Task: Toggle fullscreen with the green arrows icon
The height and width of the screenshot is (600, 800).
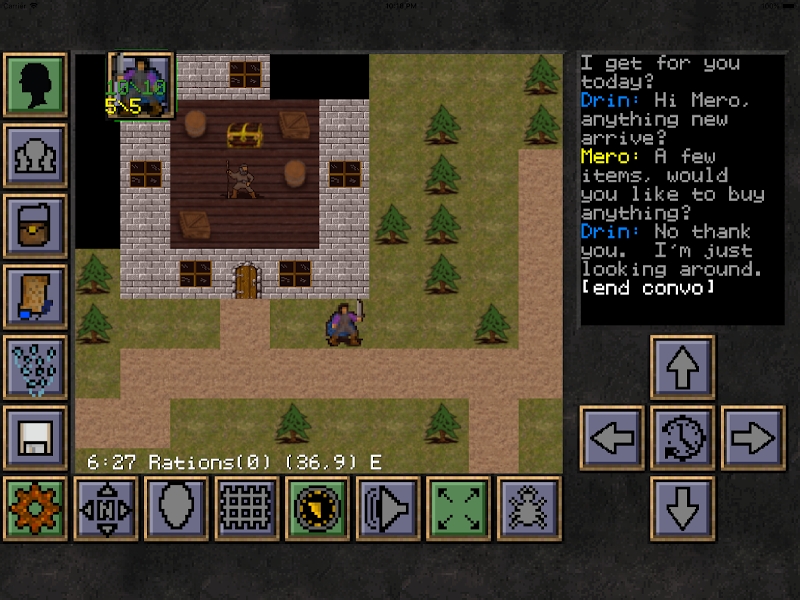Action: (457, 508)
